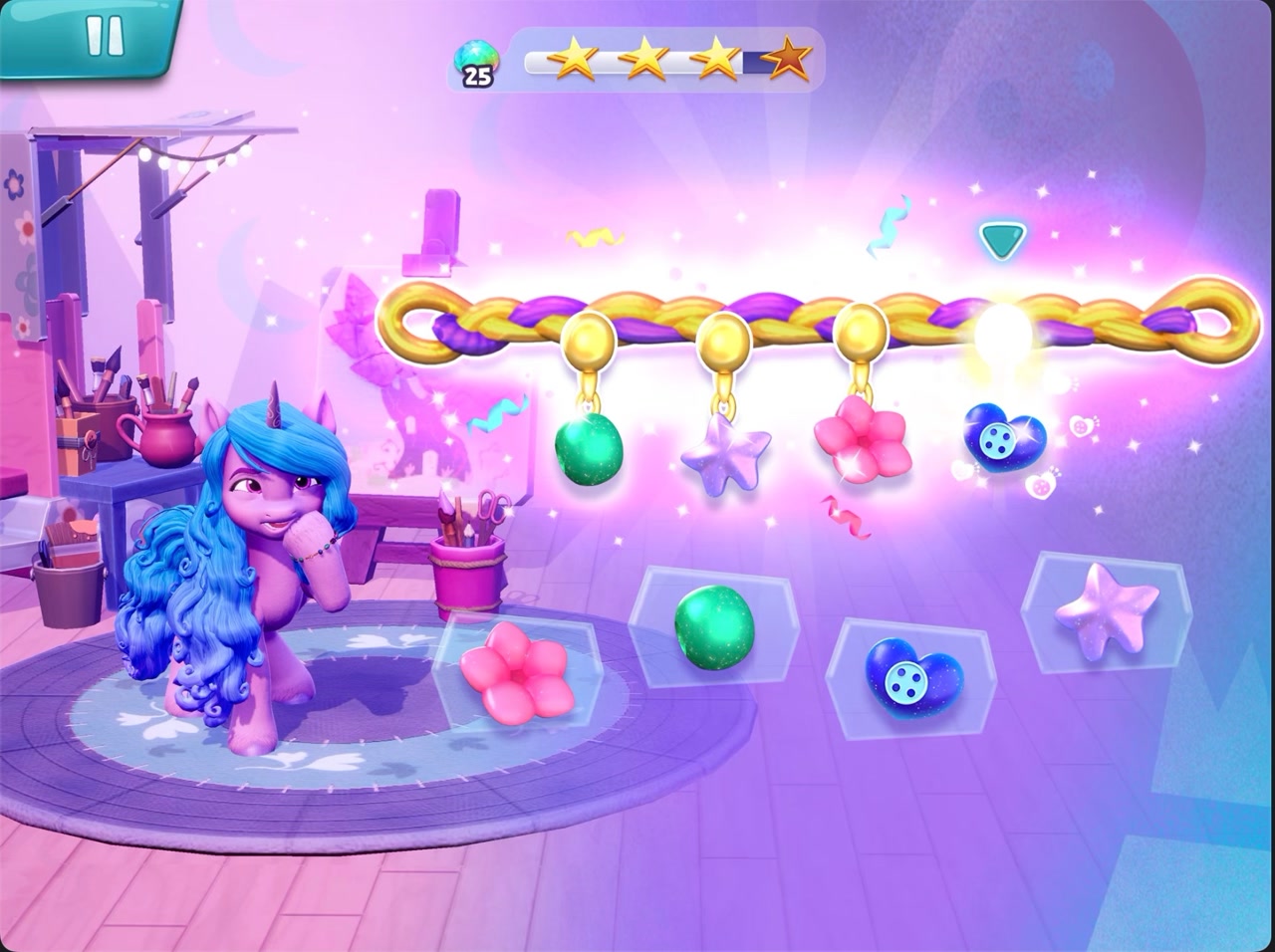Click the final orange star to expand rewards
The height and width of the screenshot is (952, 1275).
788,60
